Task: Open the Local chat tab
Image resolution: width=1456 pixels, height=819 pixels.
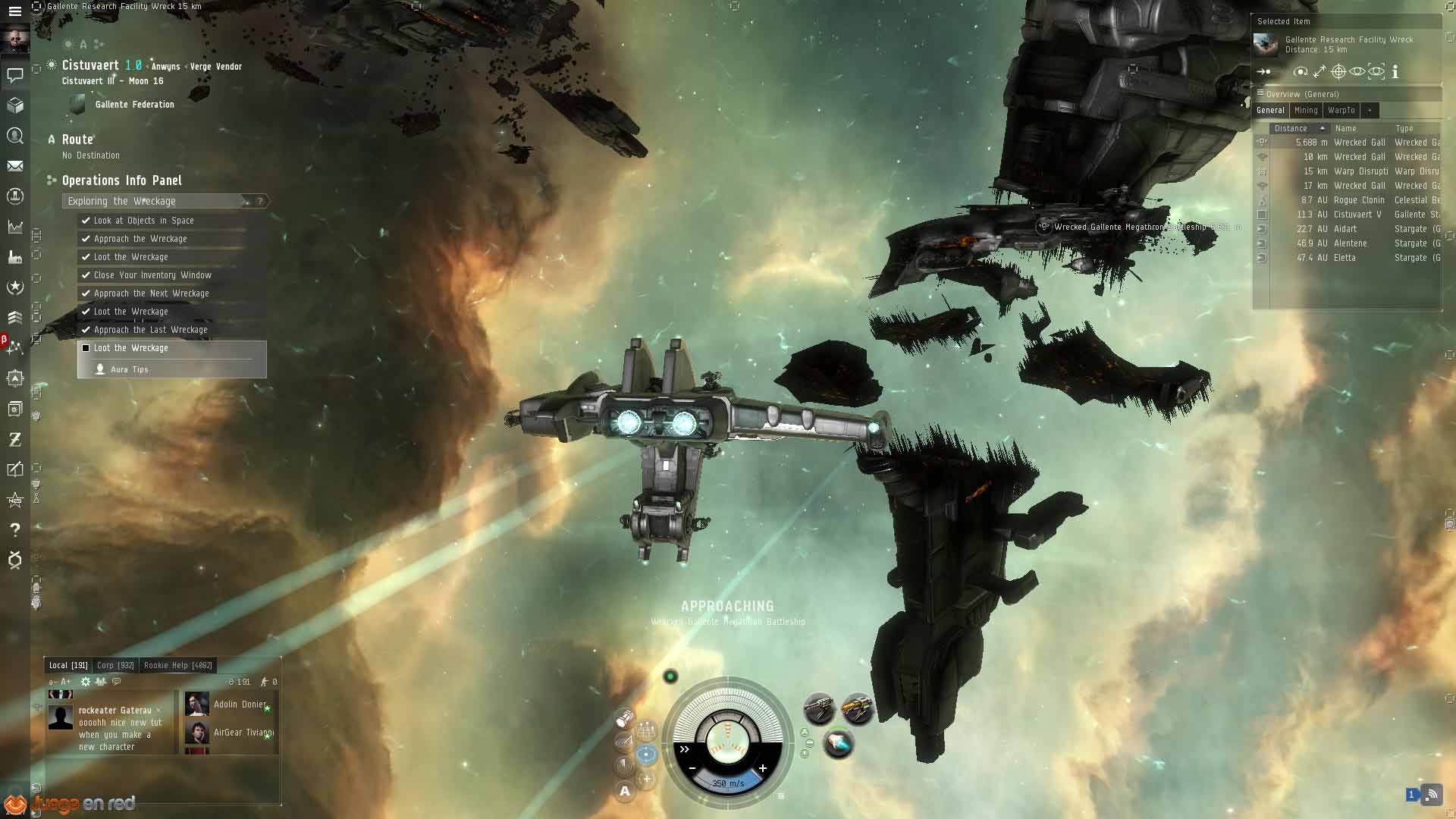Action: click(x=68, y=665)
